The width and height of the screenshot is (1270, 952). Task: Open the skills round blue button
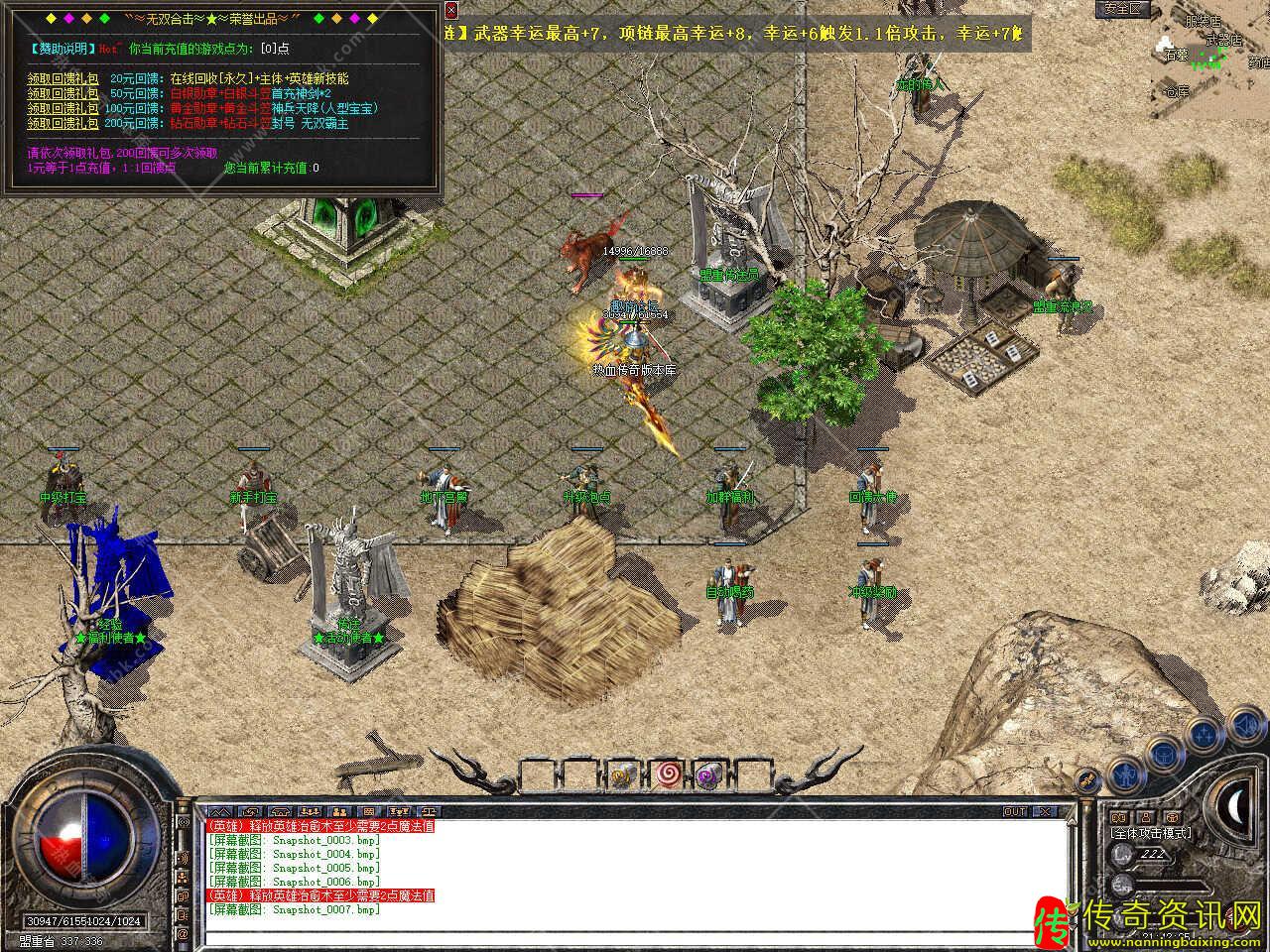coord(1205,734)
